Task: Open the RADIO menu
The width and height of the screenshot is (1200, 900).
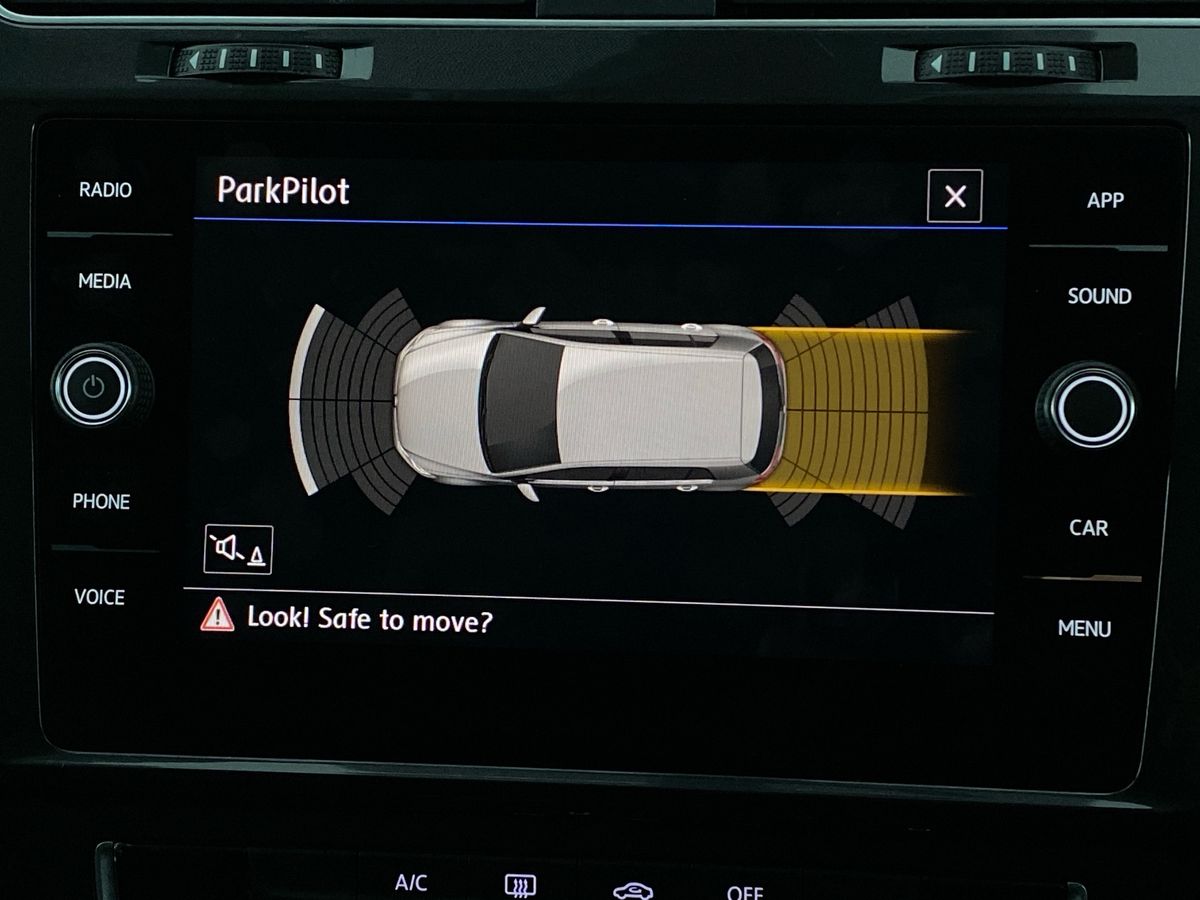Action: (x=105, y=190)
